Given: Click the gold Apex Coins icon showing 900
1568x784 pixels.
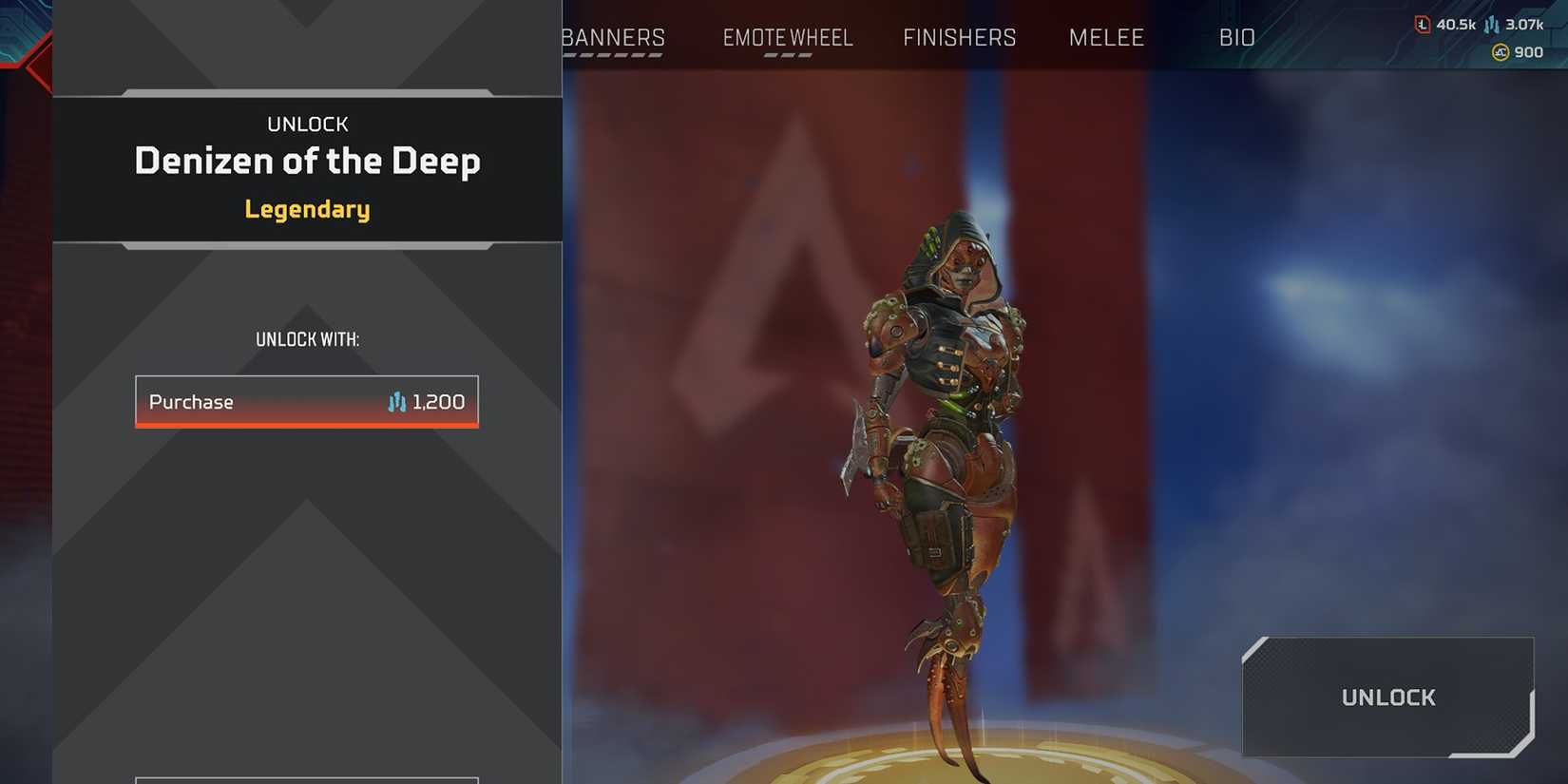Looking at the screenshot, I should click(x=1500, y=52).
